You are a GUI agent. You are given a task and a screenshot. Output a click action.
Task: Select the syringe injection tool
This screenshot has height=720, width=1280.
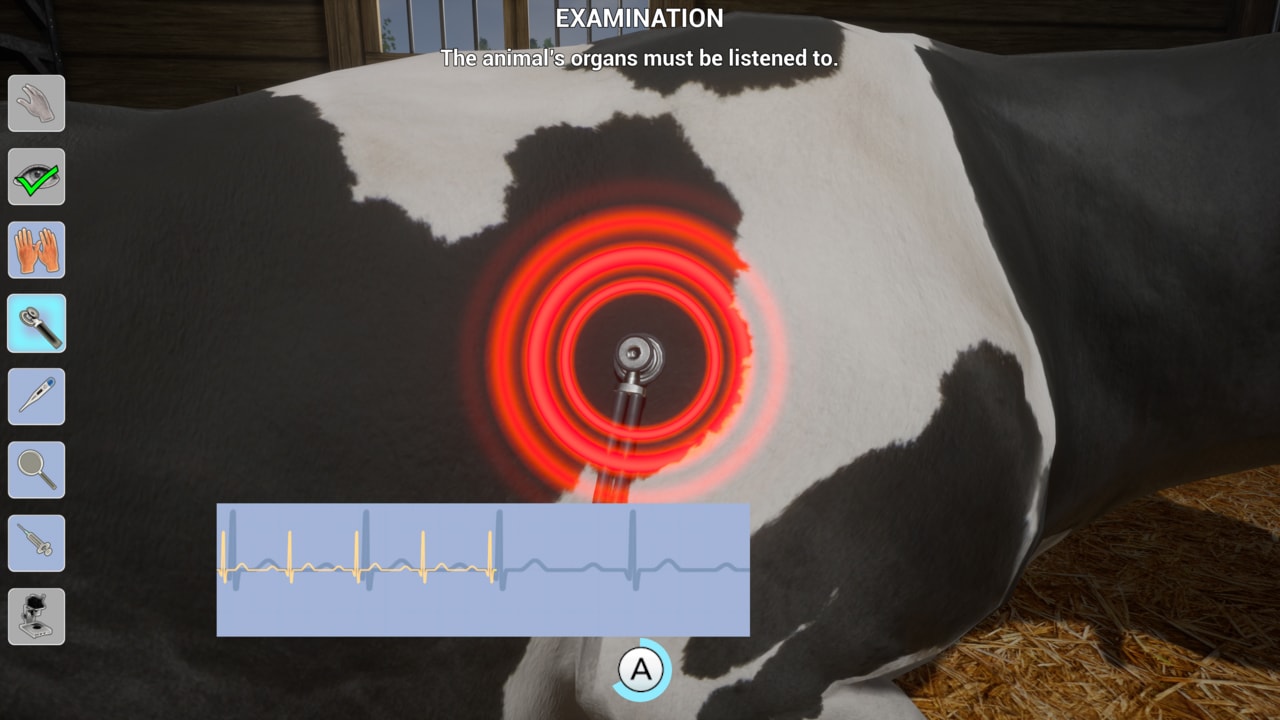[x=36, y=543]
